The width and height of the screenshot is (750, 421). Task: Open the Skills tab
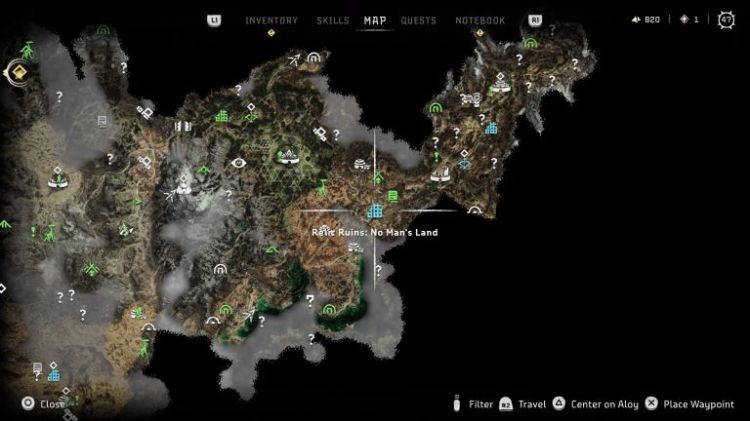[332, 20]
